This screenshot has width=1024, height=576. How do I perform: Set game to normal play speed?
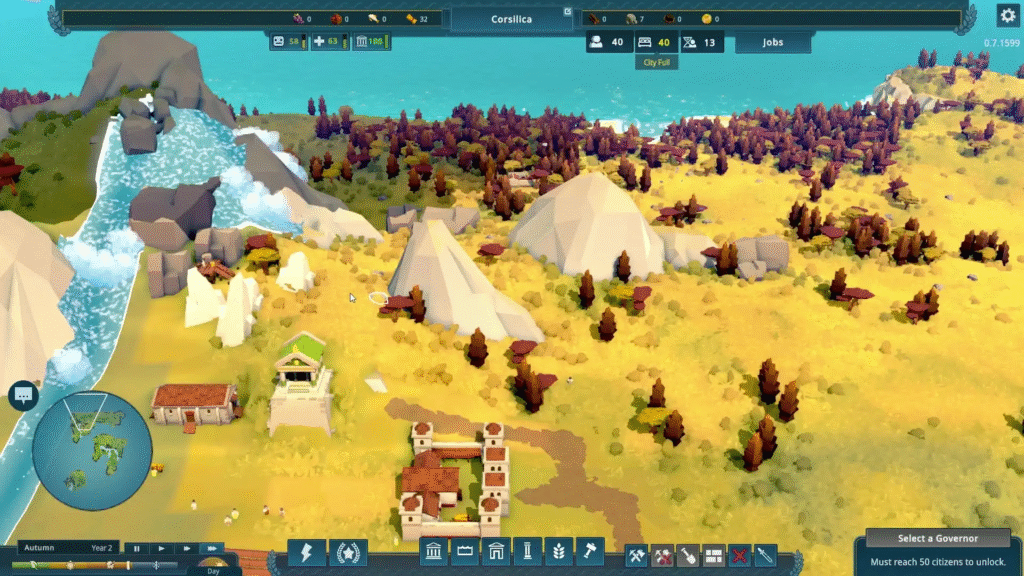(x=162, y=548)
